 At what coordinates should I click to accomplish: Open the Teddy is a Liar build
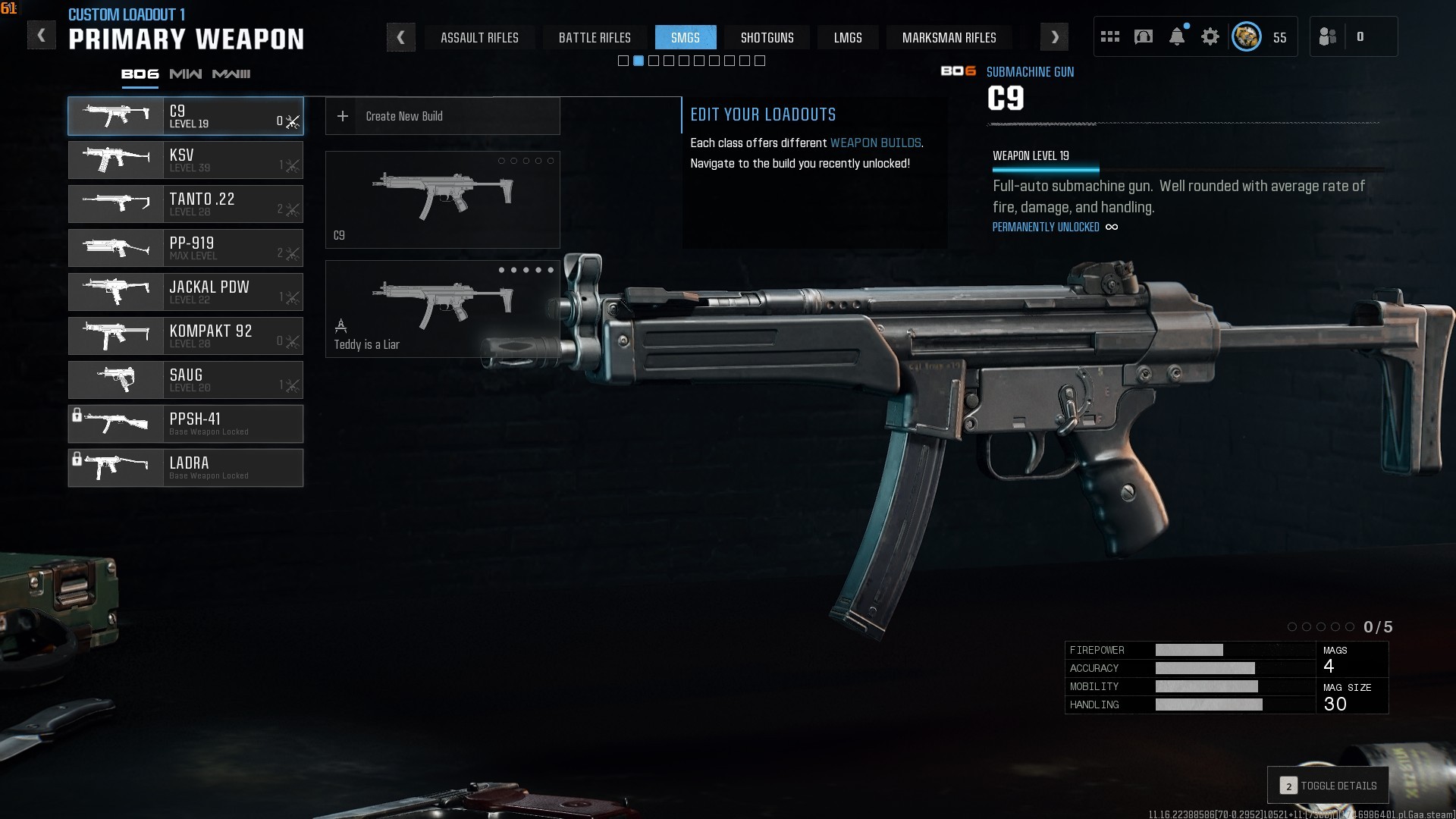[x=442, y=309]
